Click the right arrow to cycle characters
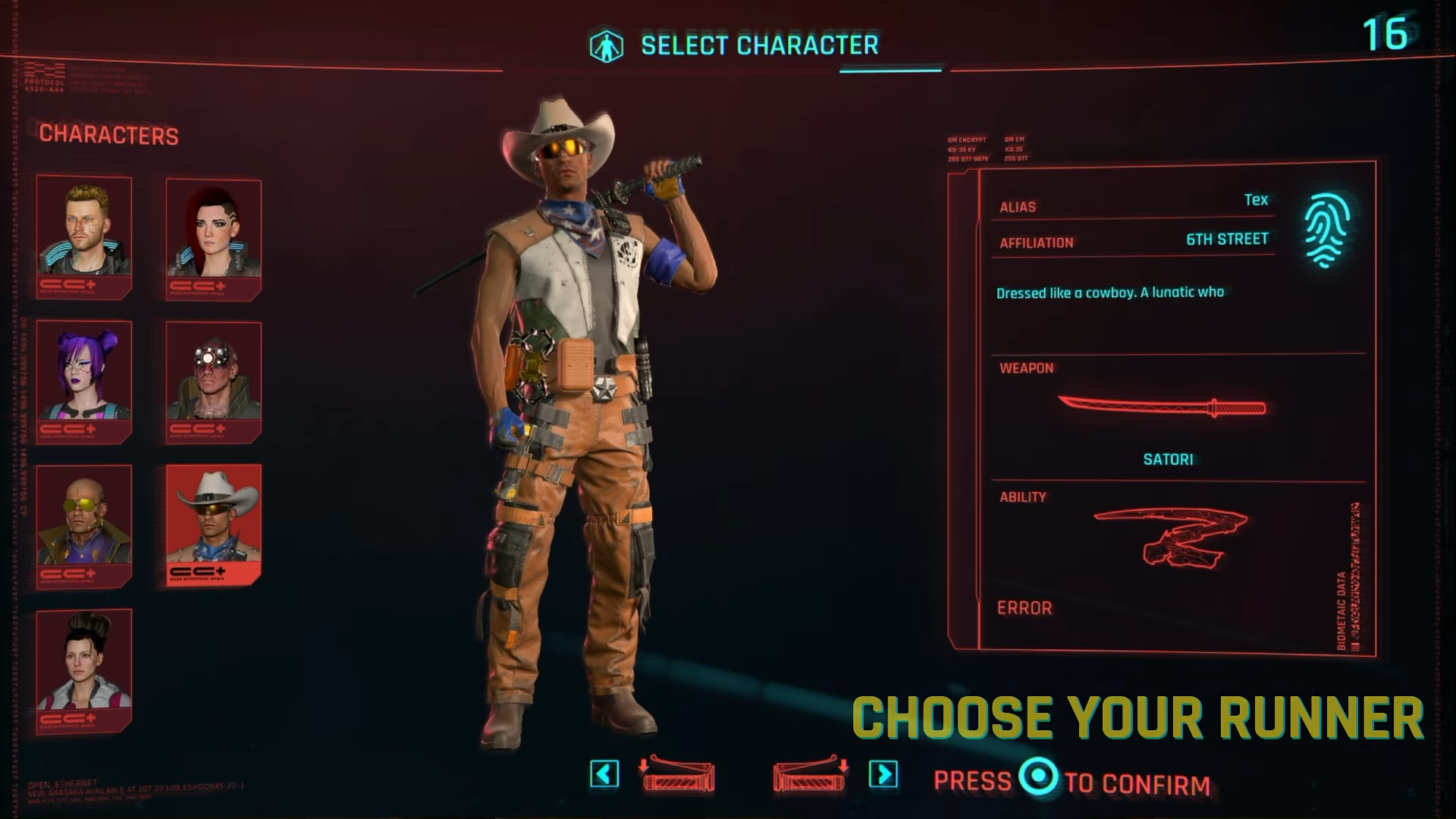1456x819 pixels. point(883,774)
